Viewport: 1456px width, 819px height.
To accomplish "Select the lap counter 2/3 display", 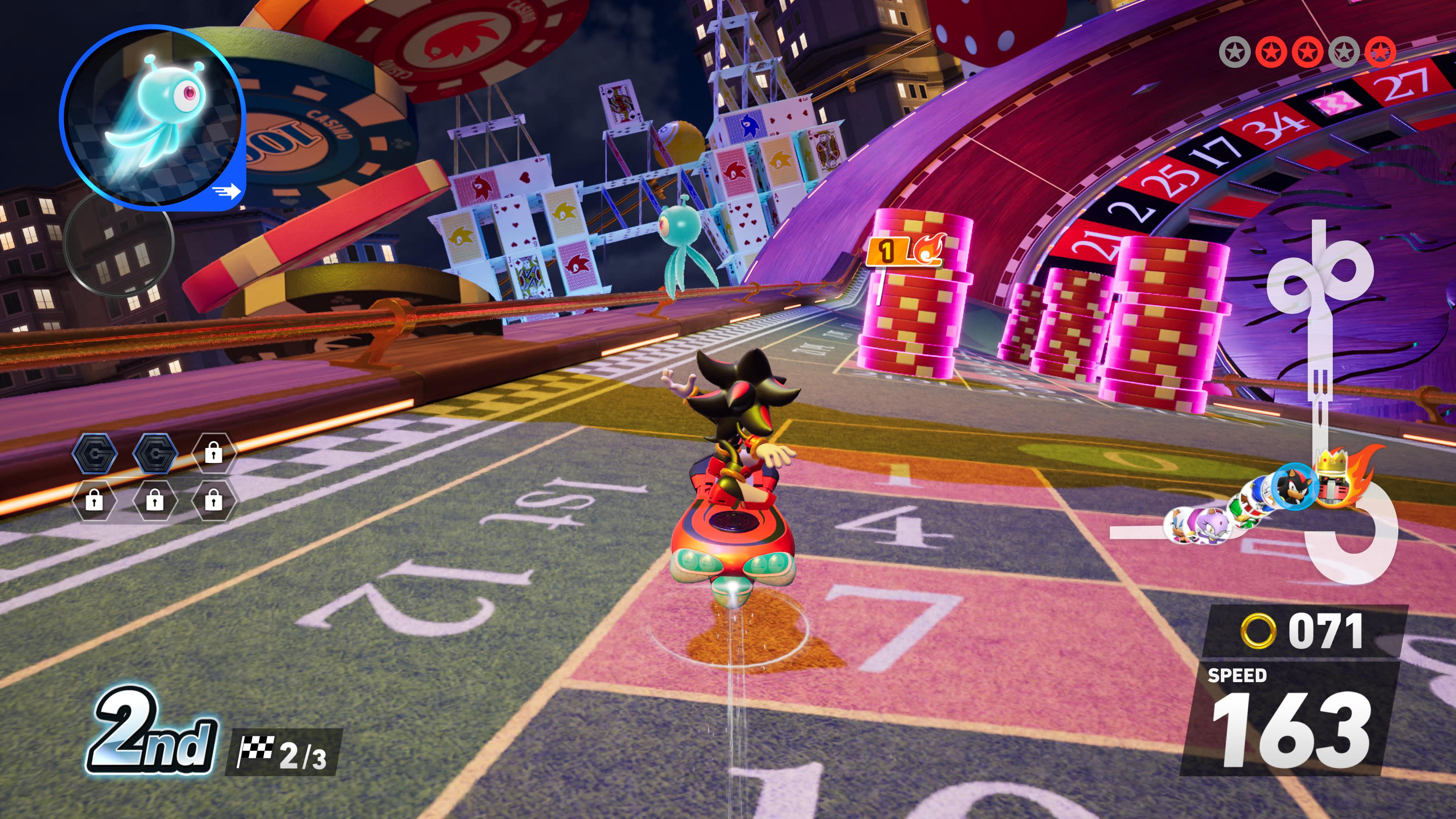I will point(288,752).
